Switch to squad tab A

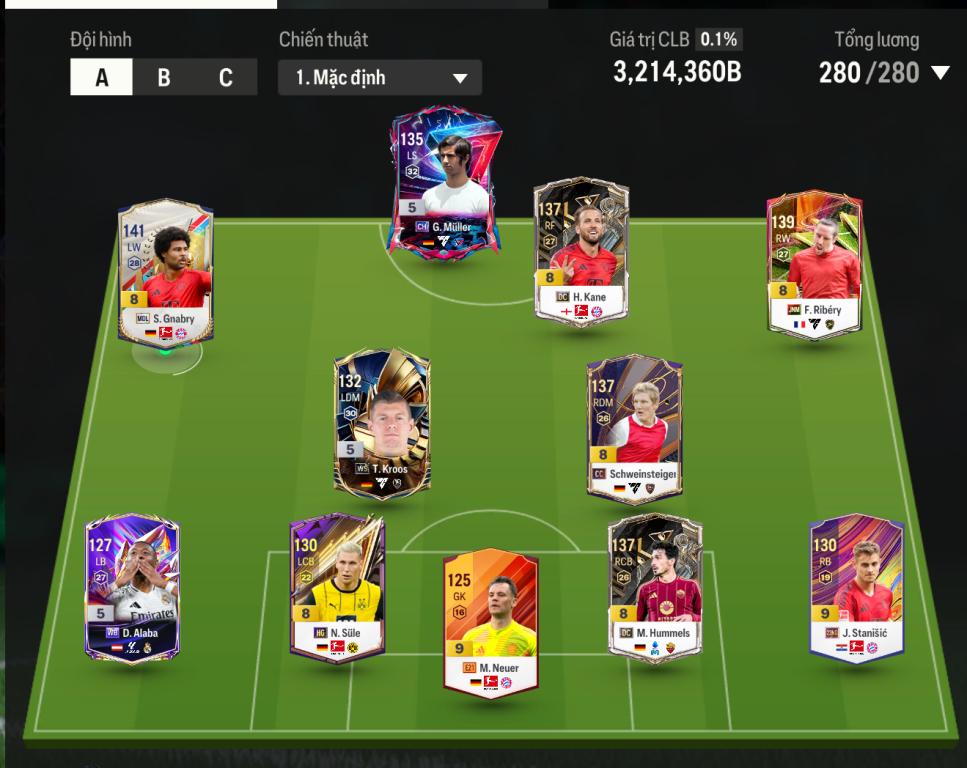click(x=101, y=78)
